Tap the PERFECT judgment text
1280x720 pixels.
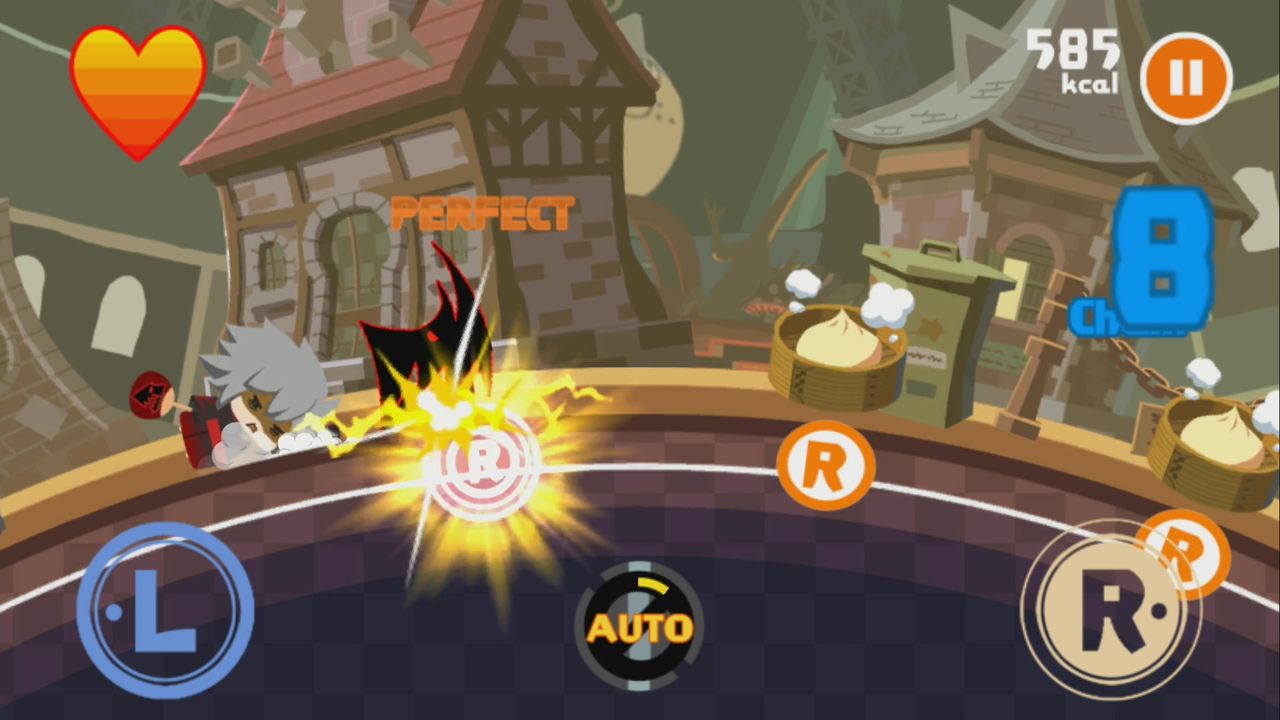coord(485,211)
